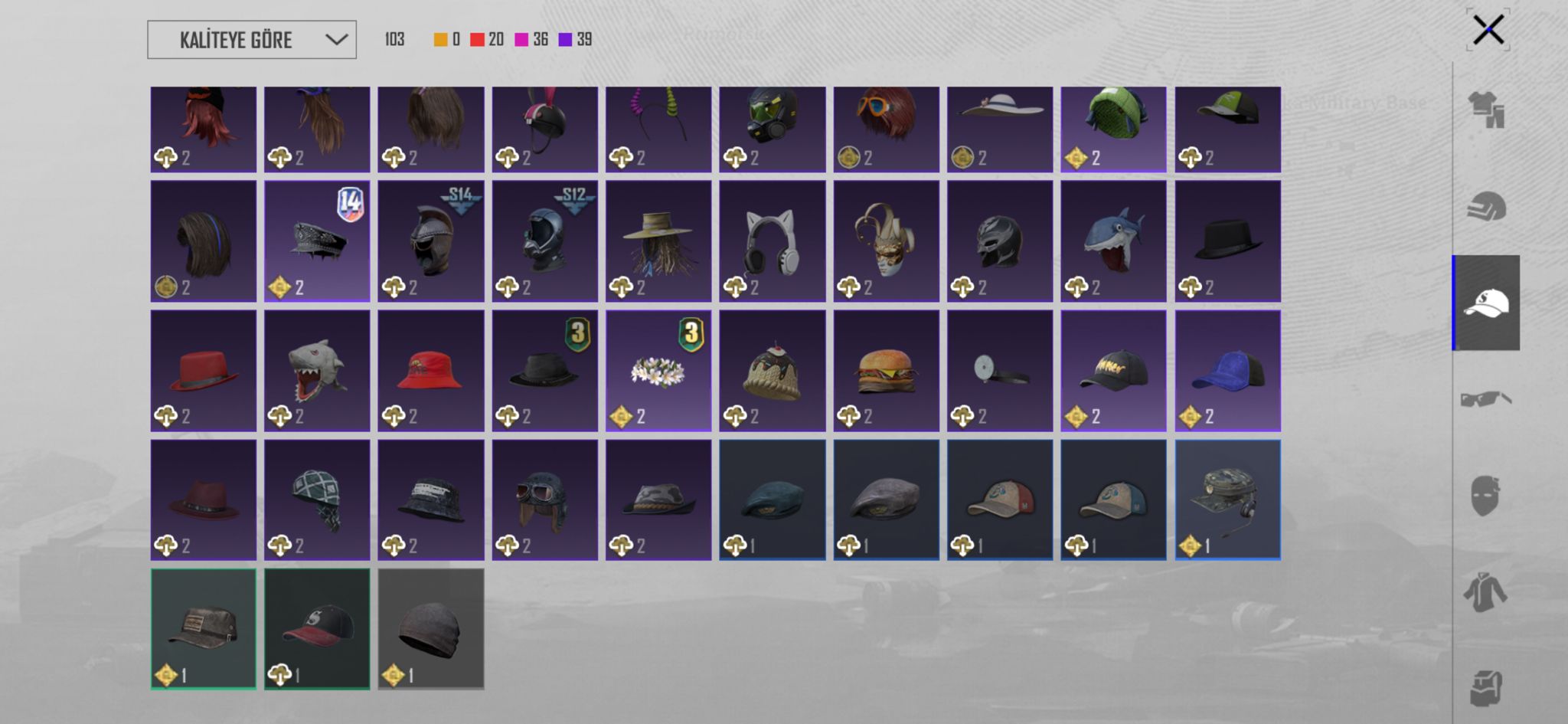The width and height of the screenshot is (1568, 724).
Task: Select the aviator cap with goggles
Action: click(x=544, y=500)
